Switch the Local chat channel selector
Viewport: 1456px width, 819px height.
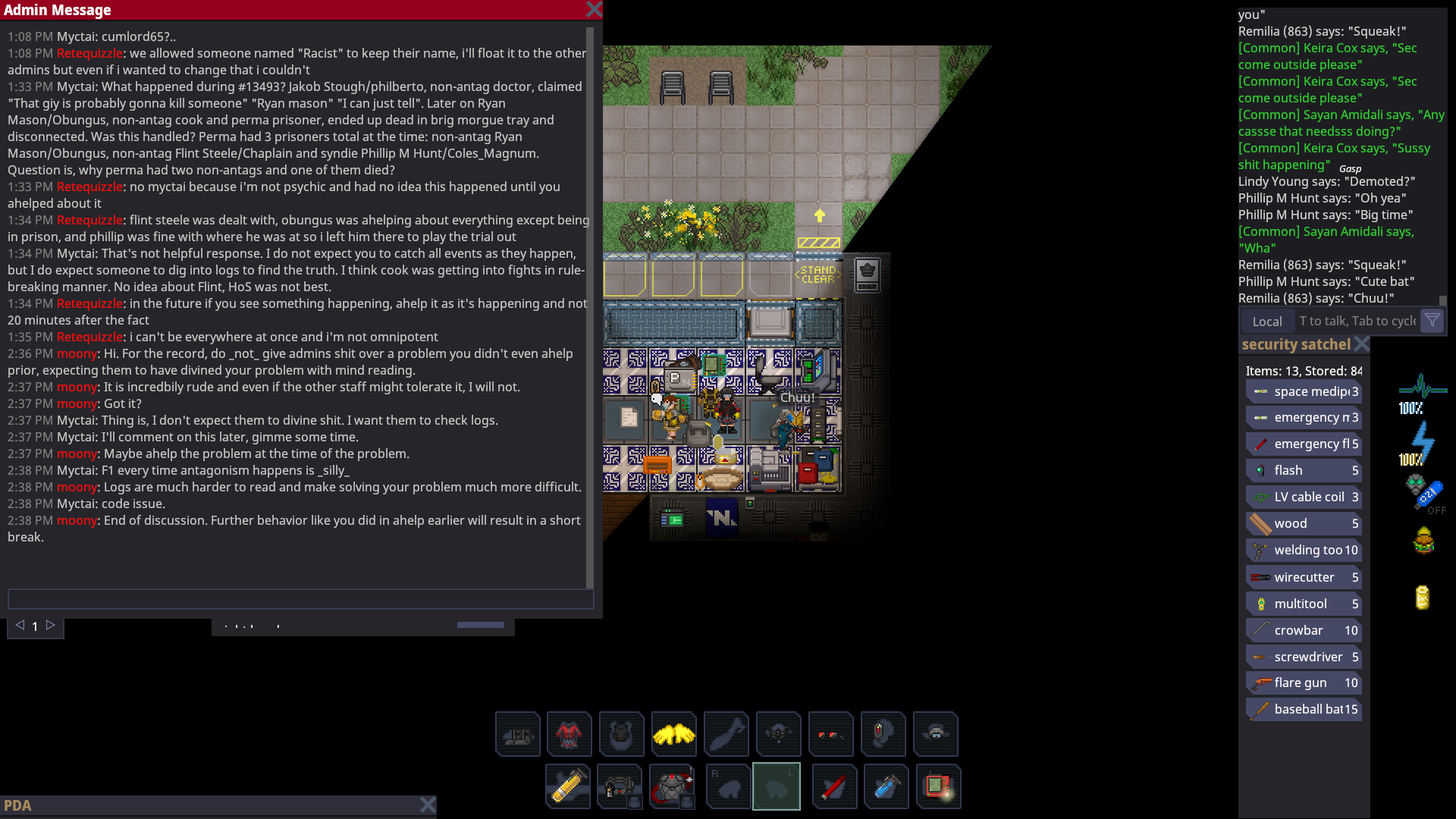[x=1267, y=322]
